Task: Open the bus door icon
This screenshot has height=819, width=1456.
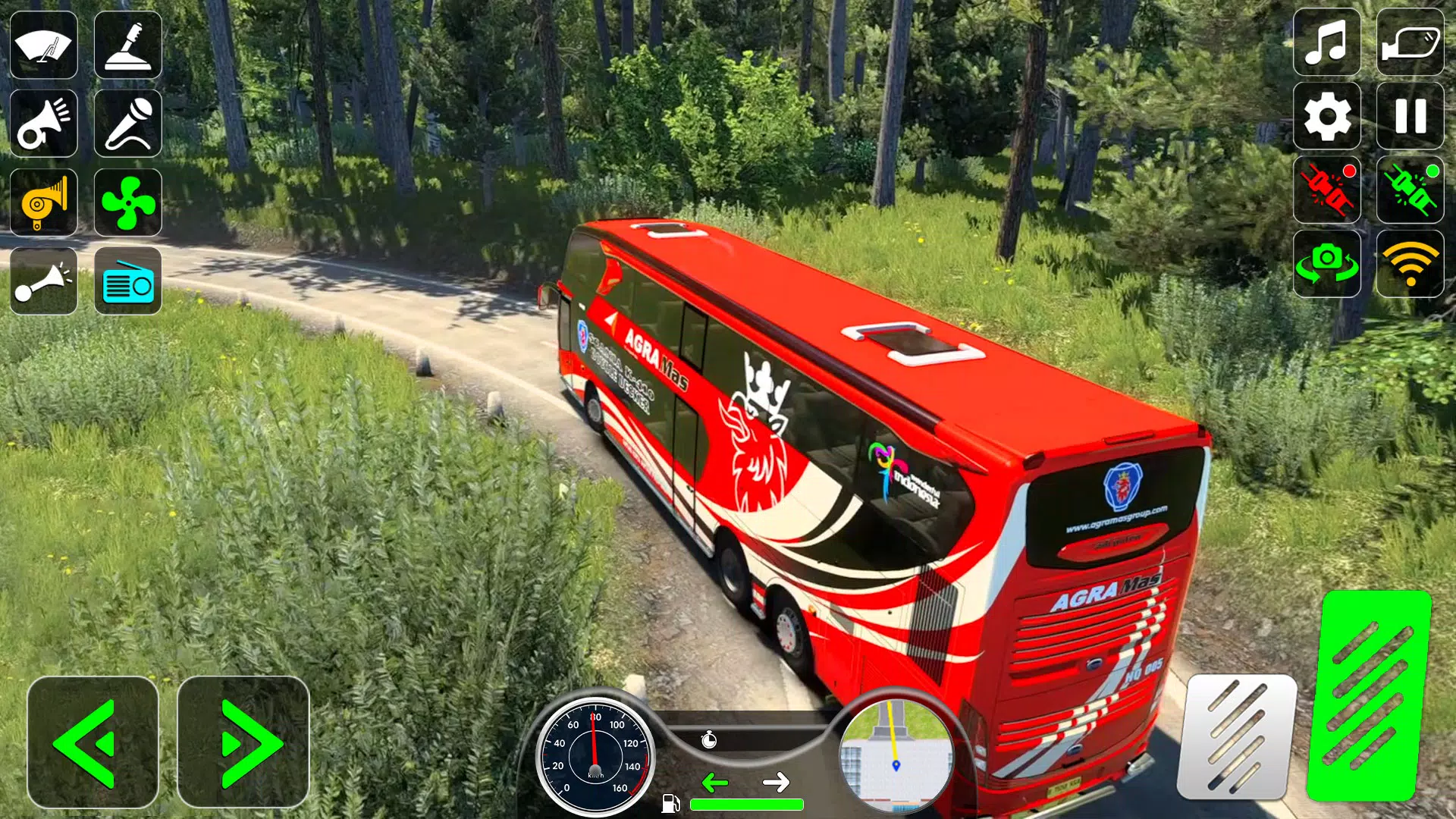Action: [1410, 42]
